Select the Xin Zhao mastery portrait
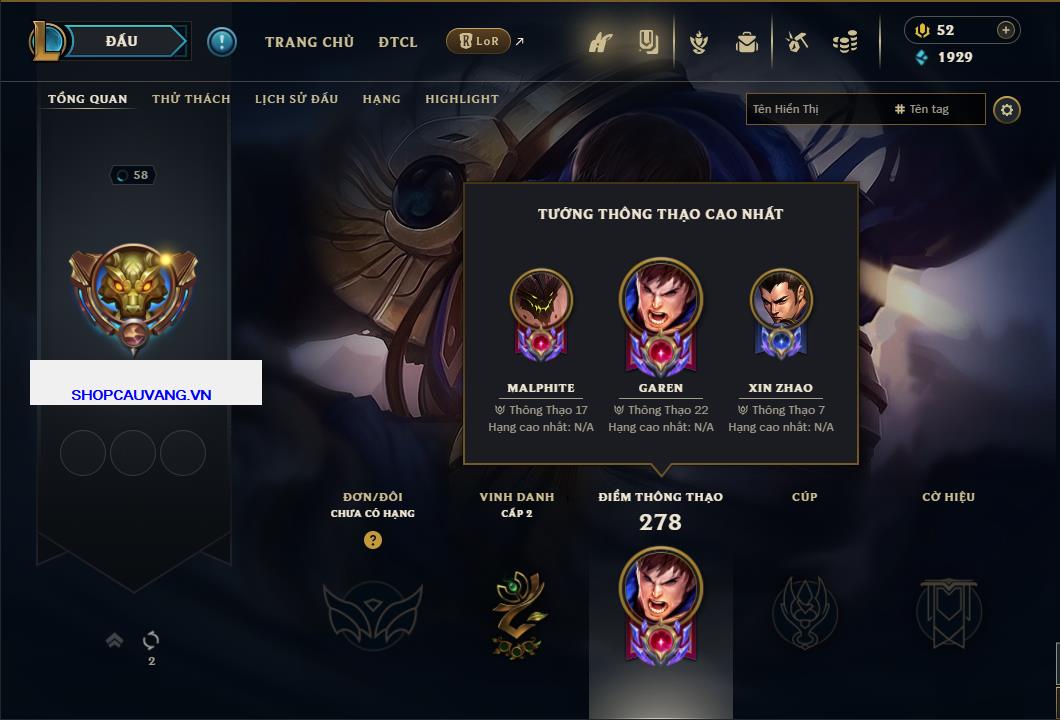1060x720 pixels. click(x=781, y=300)
